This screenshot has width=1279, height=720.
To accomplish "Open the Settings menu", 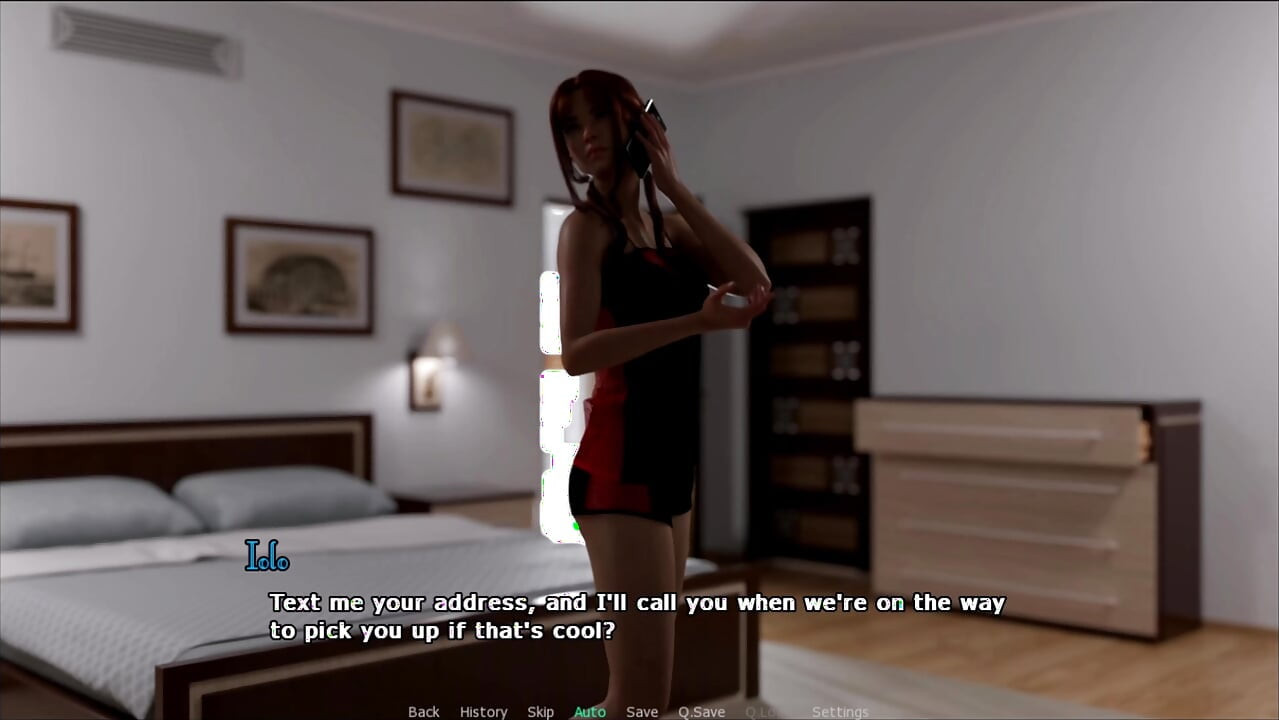I will point(839,712).
